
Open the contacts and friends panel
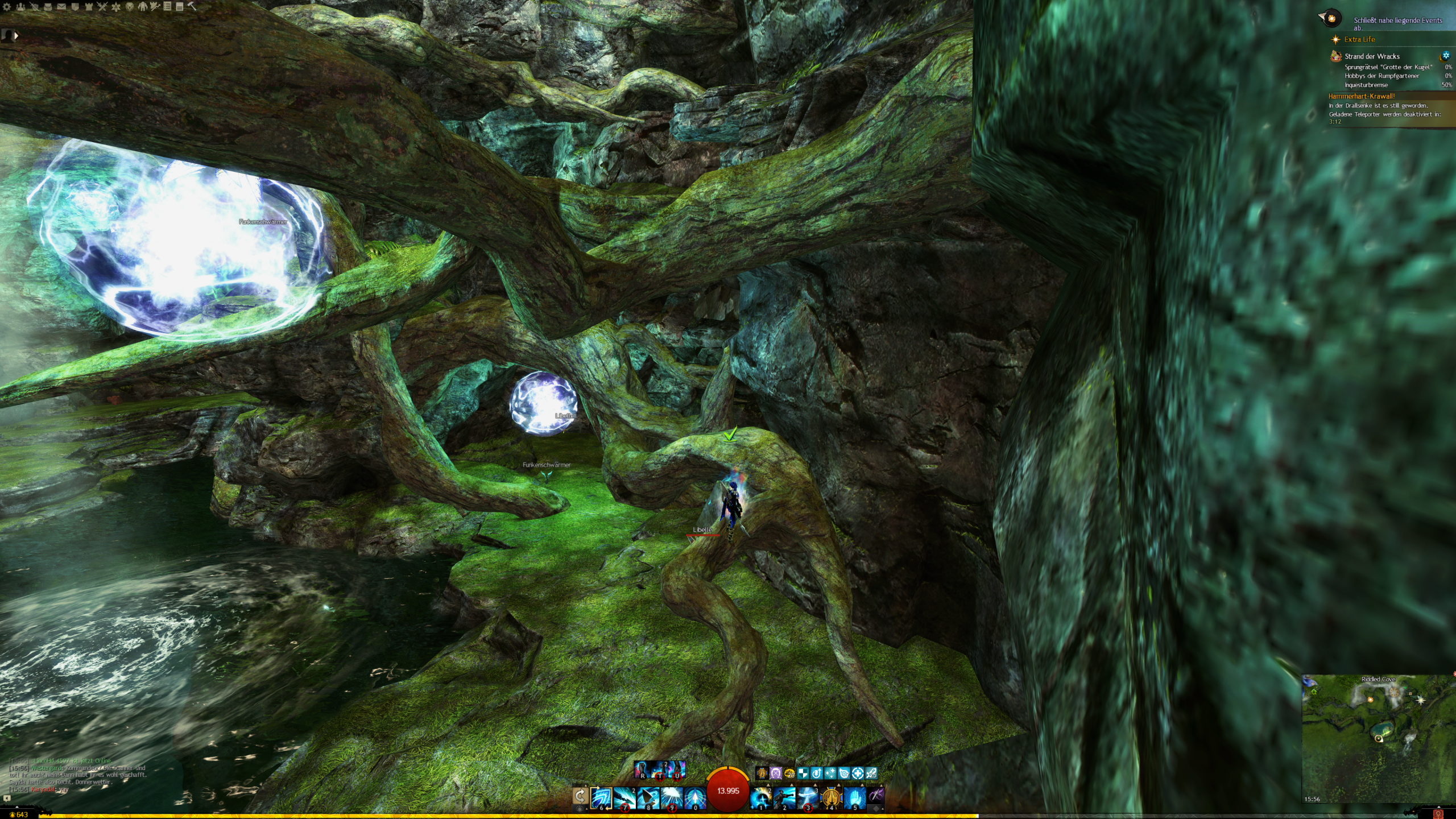point(20,7)
